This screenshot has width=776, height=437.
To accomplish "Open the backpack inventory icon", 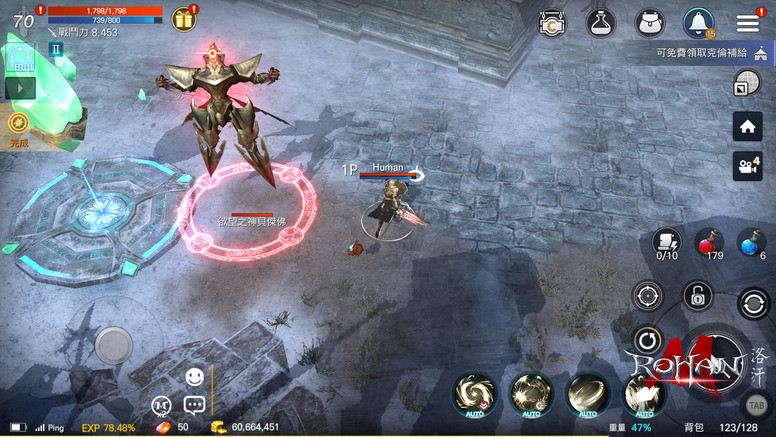I will click(x=649, y=24).
